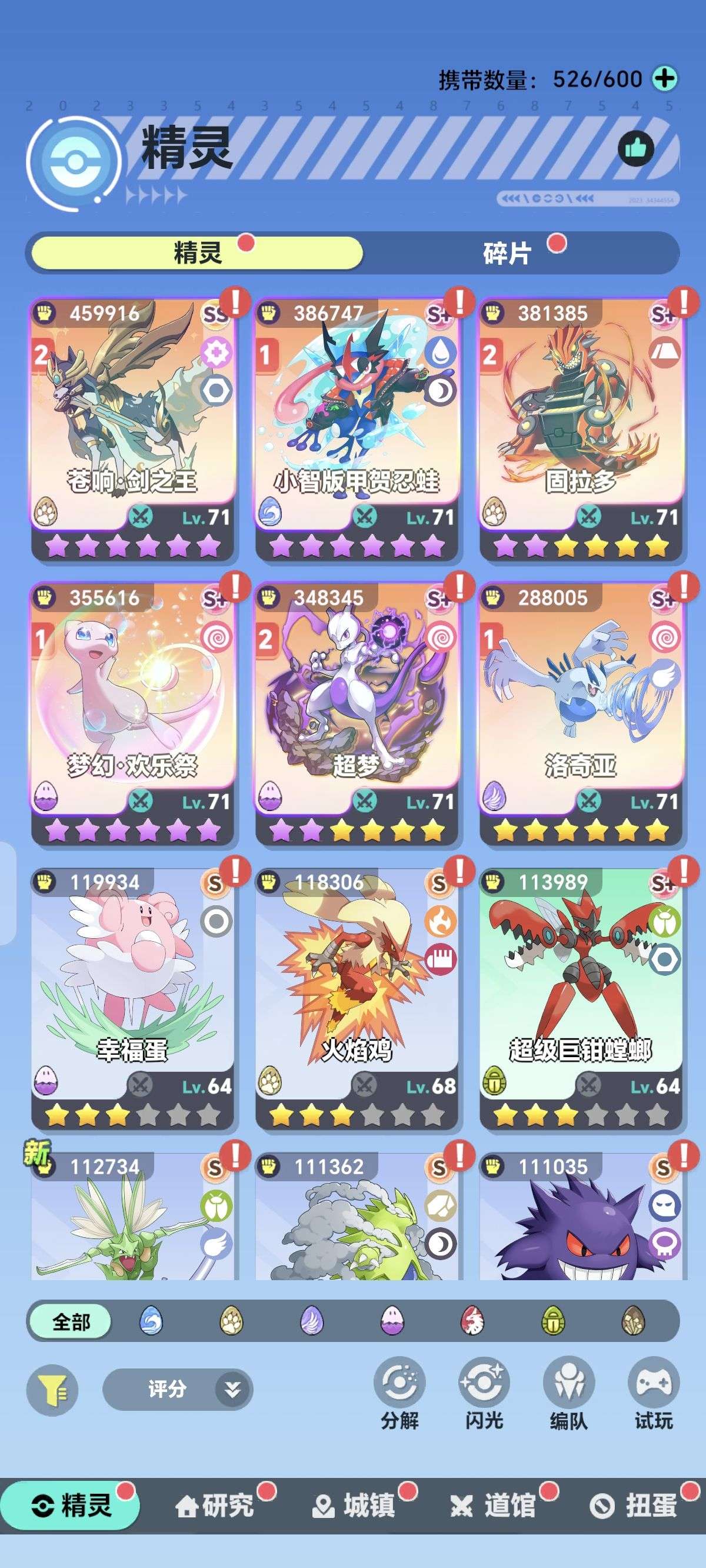Switch to the 碎片 fragments tab
The height and width of the screenshot is (1568, 706).
tap(507, 253)
